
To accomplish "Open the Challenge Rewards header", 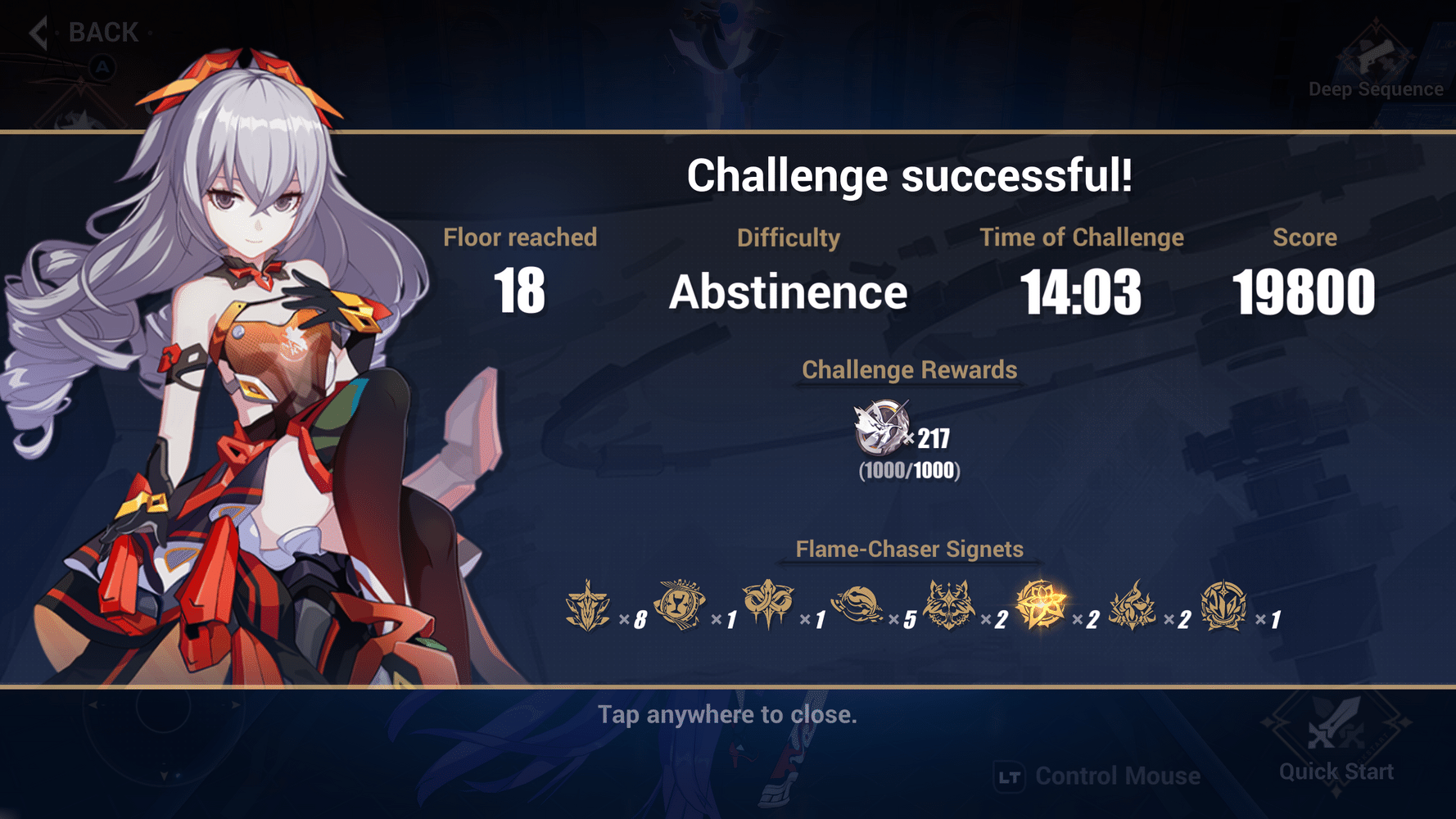I will [x=909, y=370].
